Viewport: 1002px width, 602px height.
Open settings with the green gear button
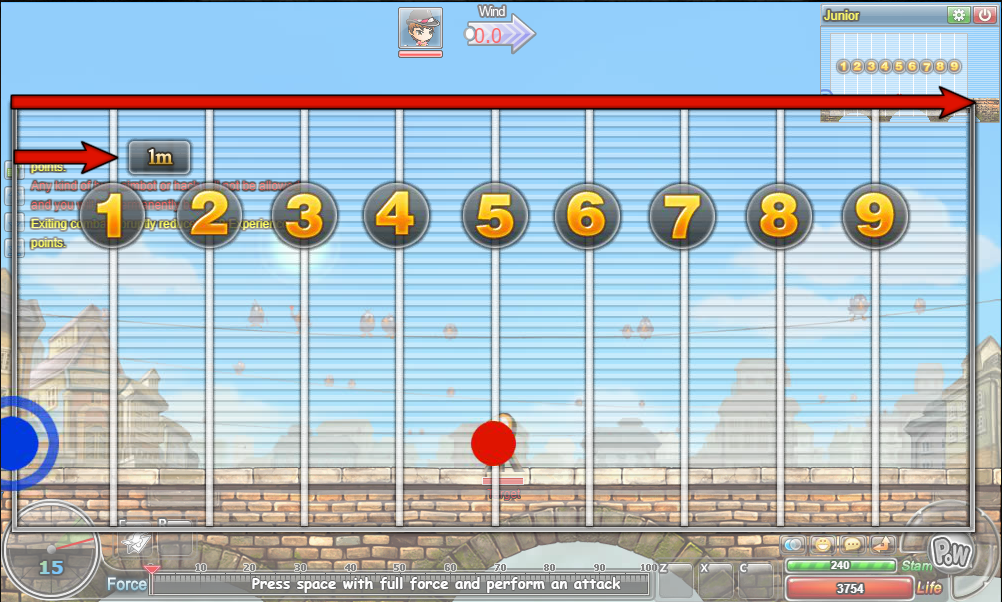[959, 15]
